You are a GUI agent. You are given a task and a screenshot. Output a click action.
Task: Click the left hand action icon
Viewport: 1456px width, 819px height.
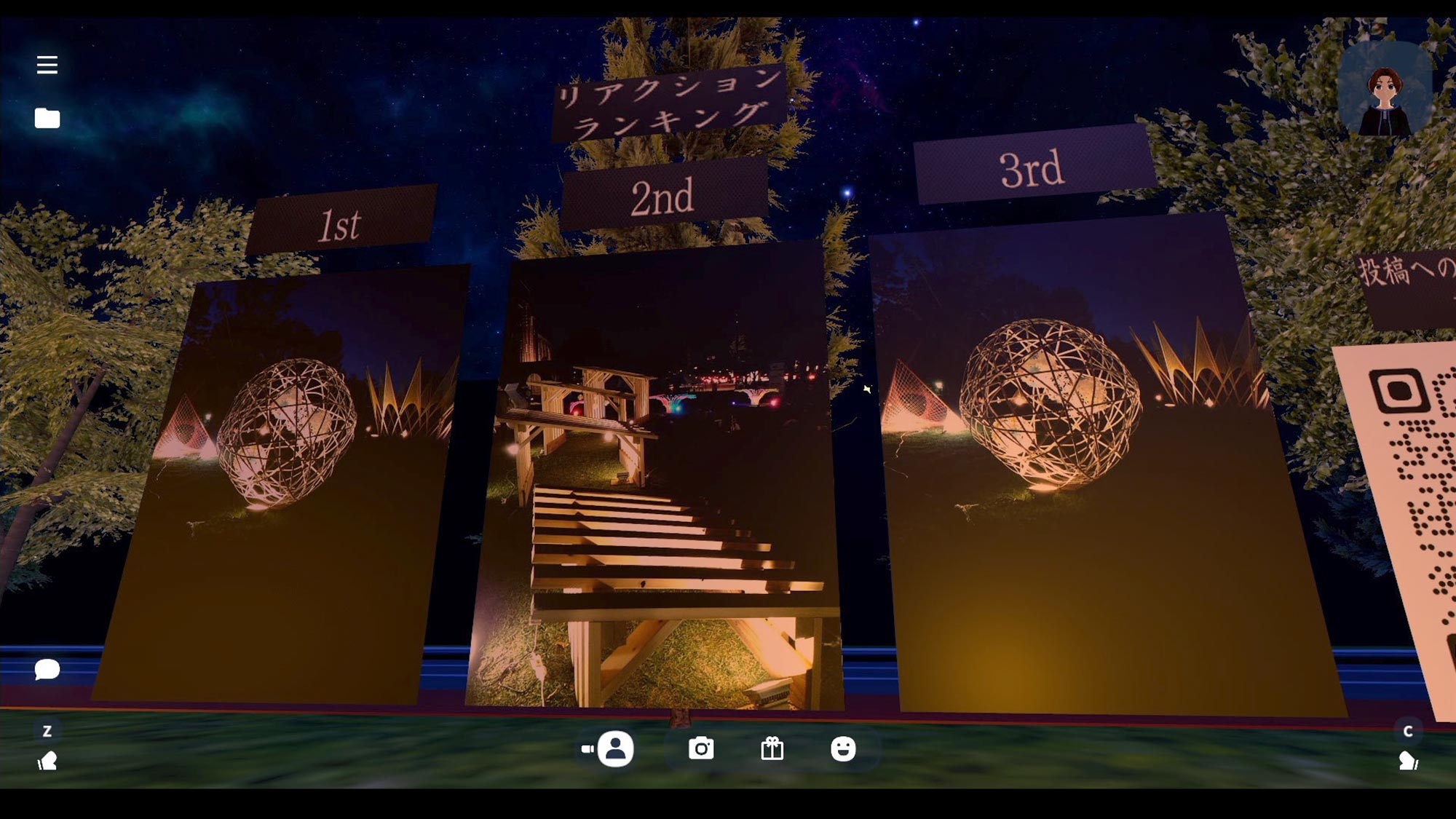pos(47,761)
